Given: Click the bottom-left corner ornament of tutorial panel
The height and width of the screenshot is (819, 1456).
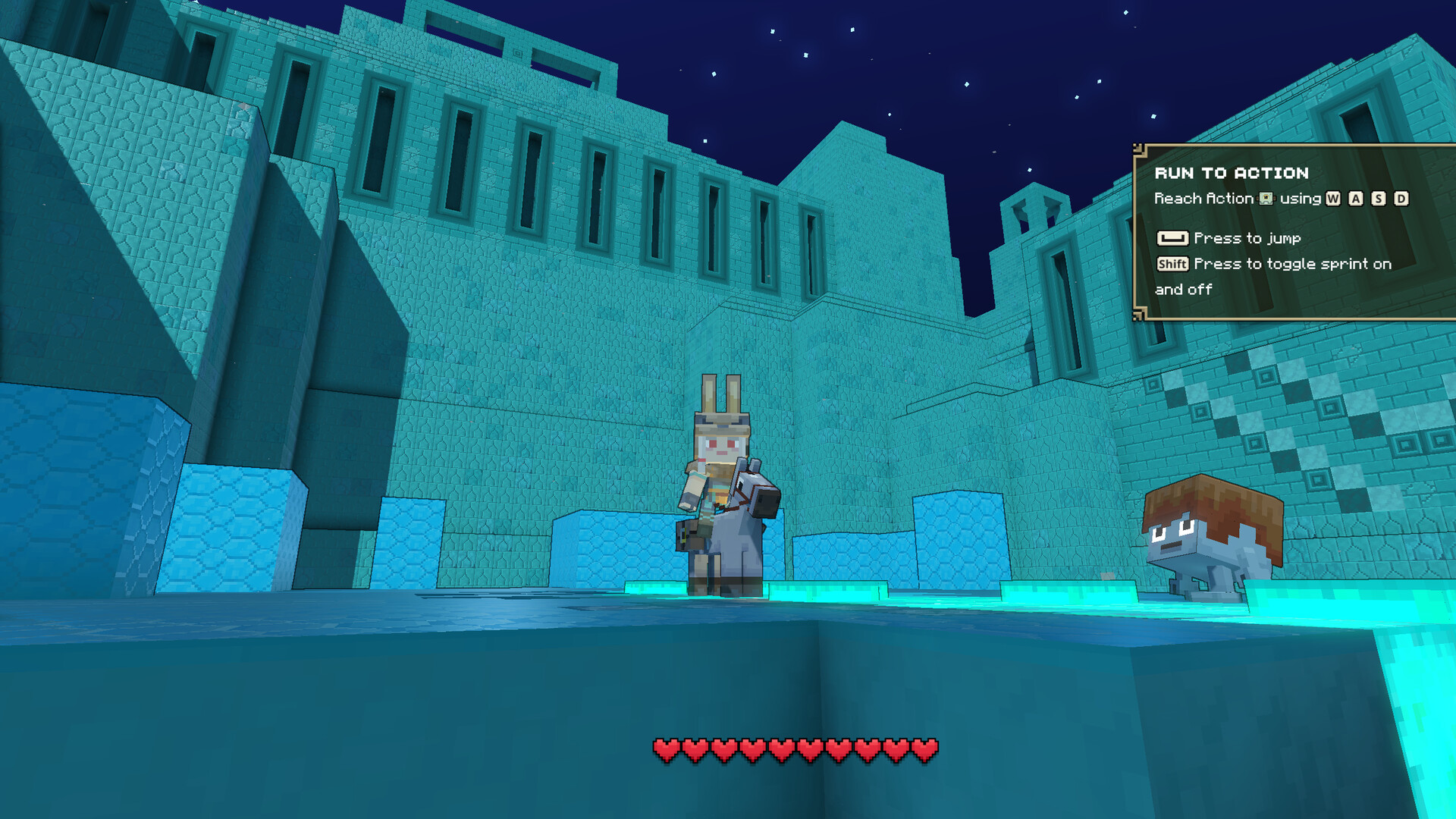Looking at the screenshot, I should 1137,317.
